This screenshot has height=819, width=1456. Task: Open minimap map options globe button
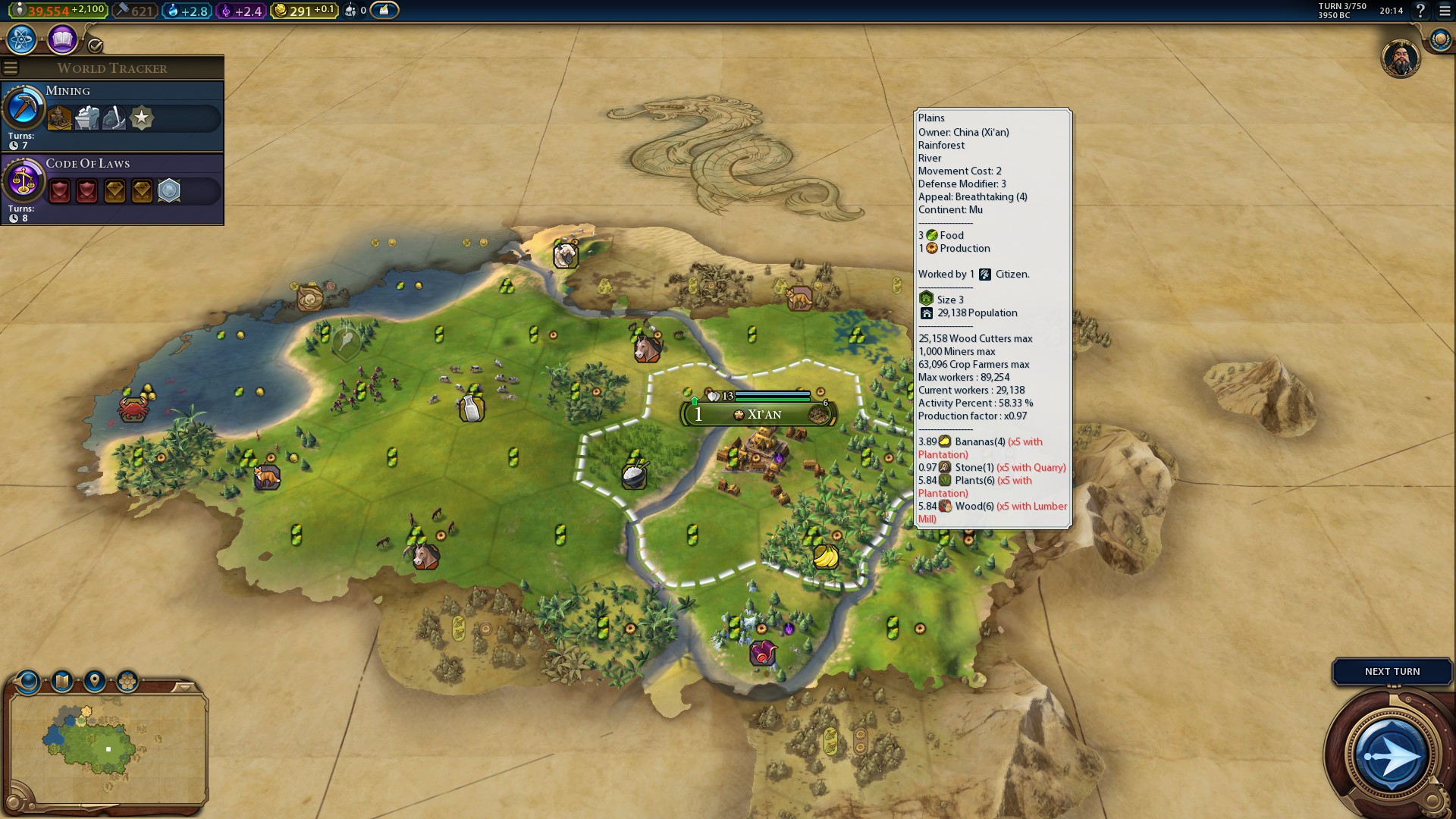tap(28, 681)
